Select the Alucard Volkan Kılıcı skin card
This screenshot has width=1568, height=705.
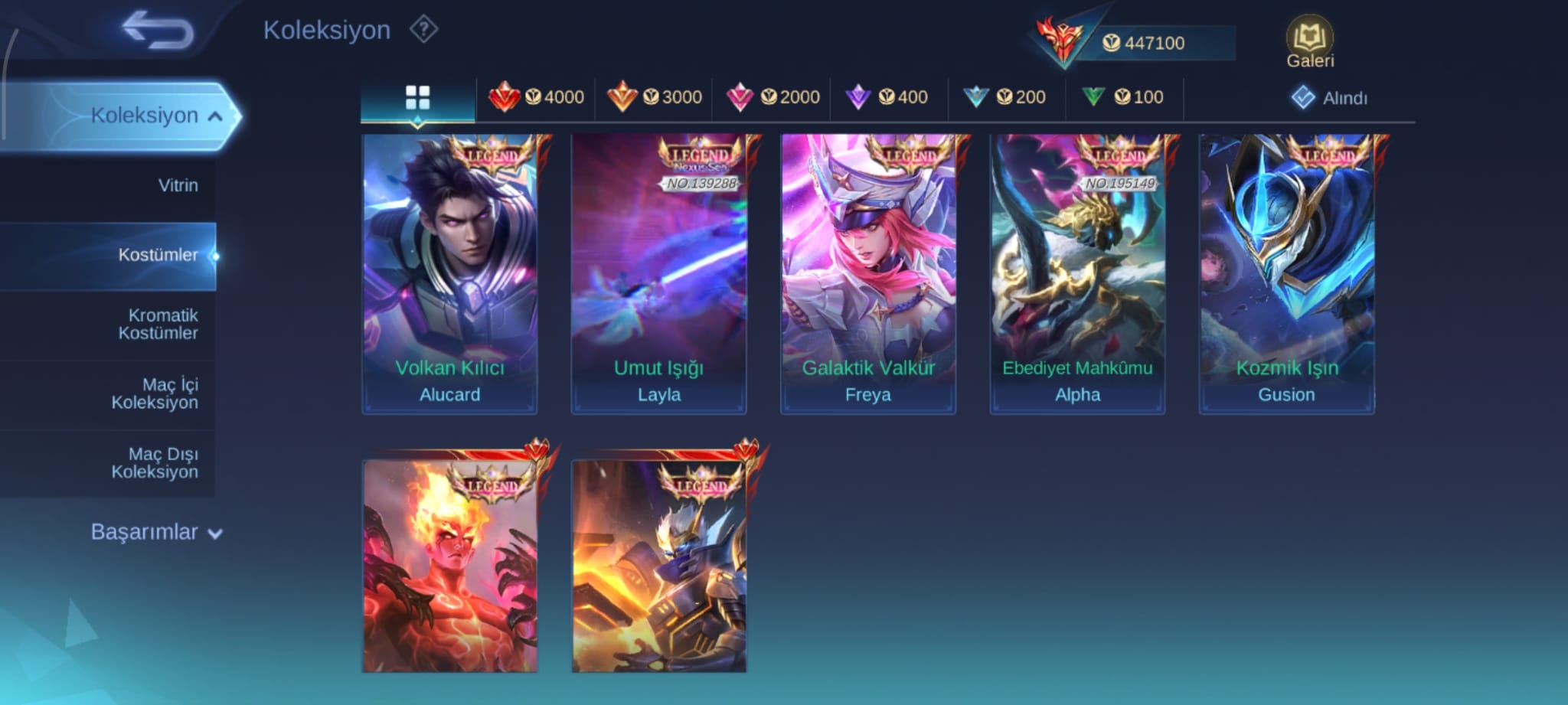(x=449, y=274)
